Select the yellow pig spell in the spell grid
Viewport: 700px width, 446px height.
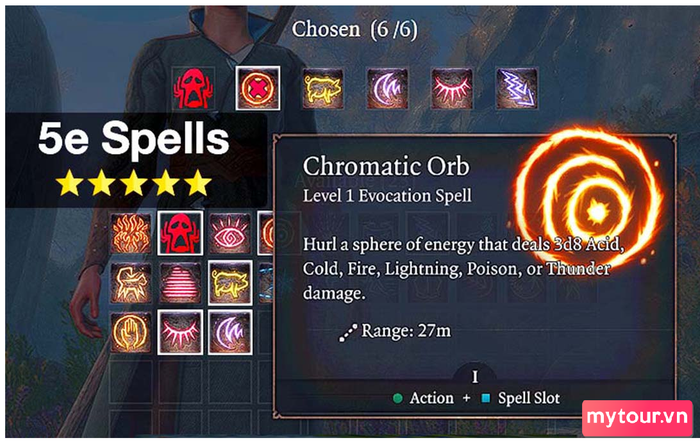[229, 281]
